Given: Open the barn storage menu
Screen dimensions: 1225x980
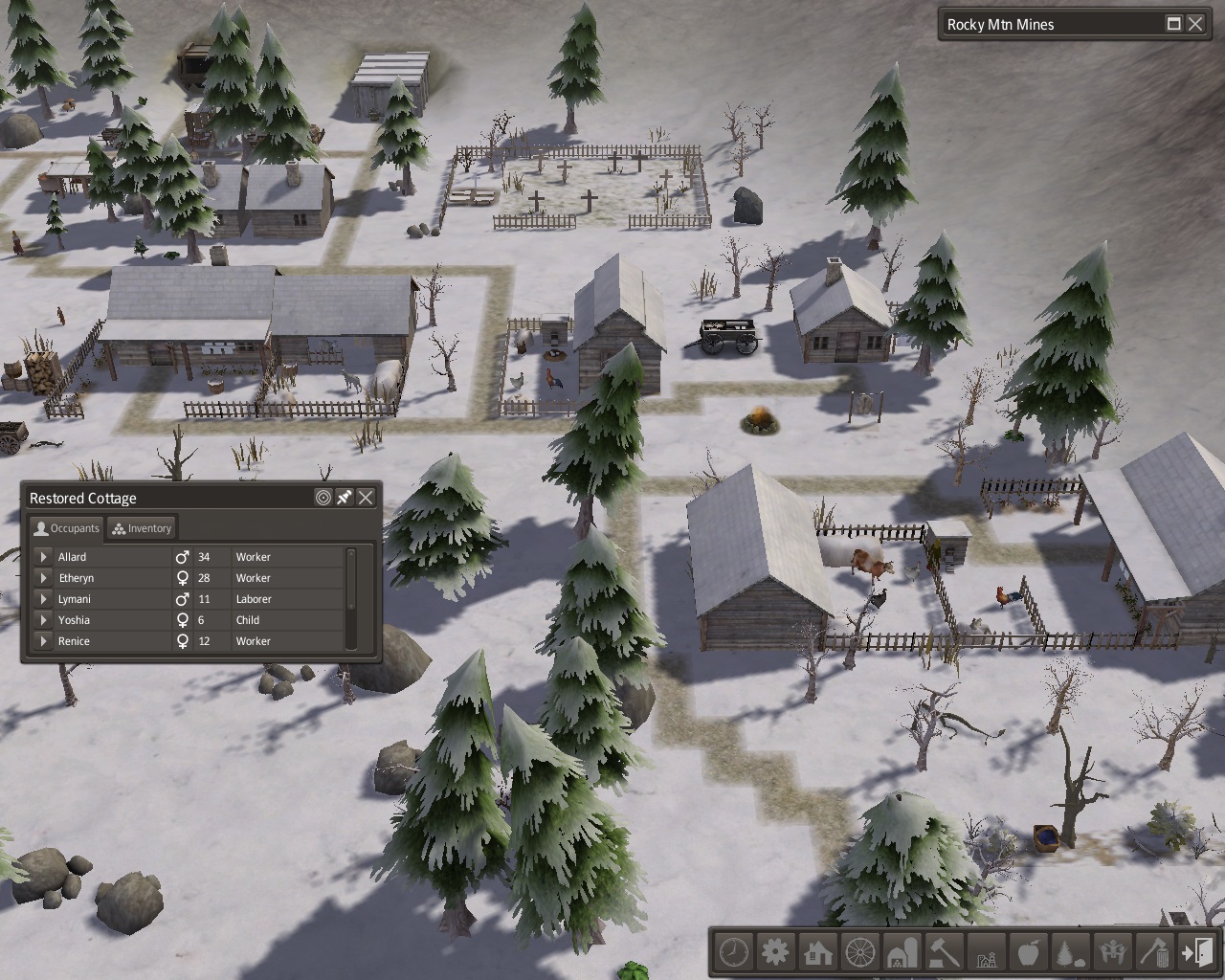Looking at the screenshot, I should point(902,953).
